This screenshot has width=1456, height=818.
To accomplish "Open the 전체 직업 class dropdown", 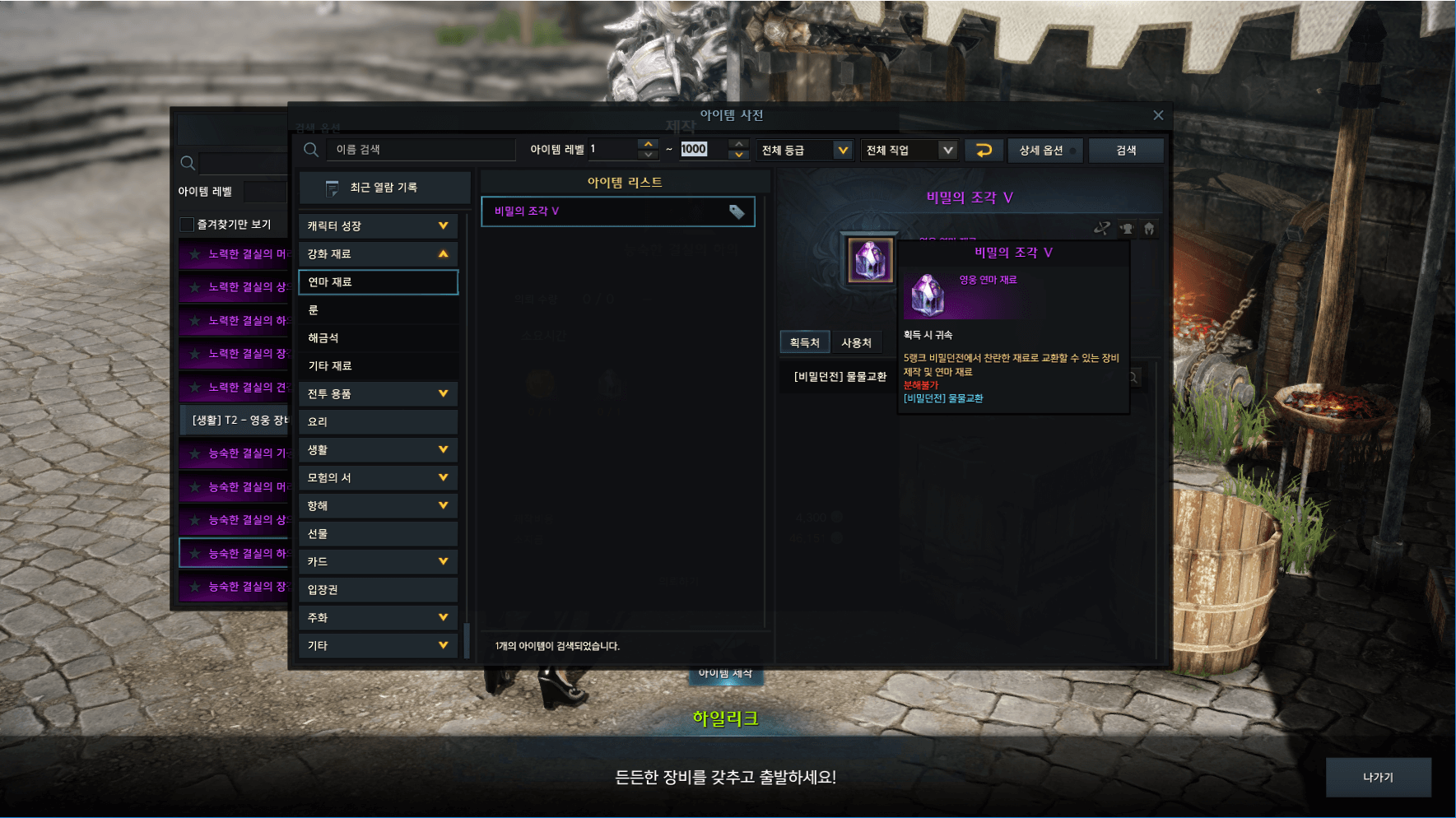I will coord(909,150).
